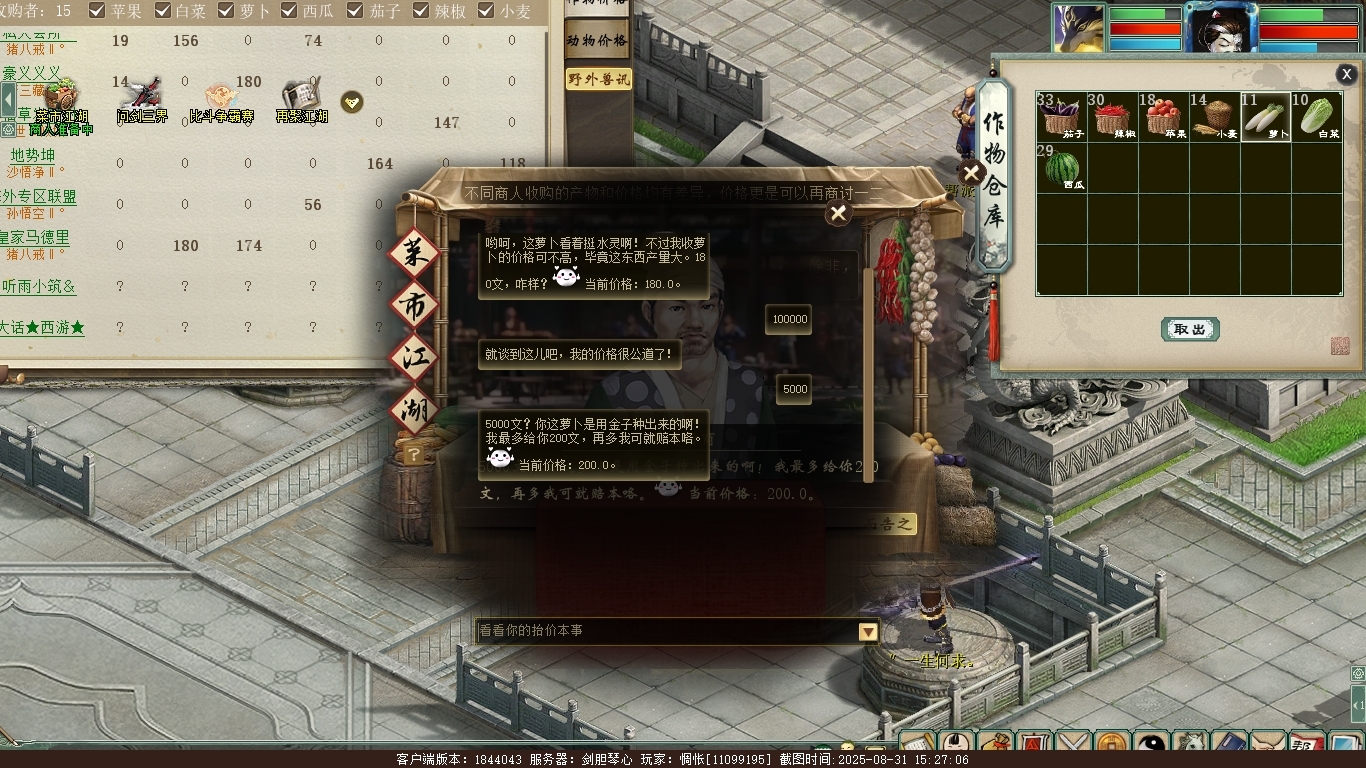The height and width of the screenshot is (768, 1366).
Task: Close the 作物仓库 warehouse panel
Action: pyautogui.click(x=1346, y=74)
